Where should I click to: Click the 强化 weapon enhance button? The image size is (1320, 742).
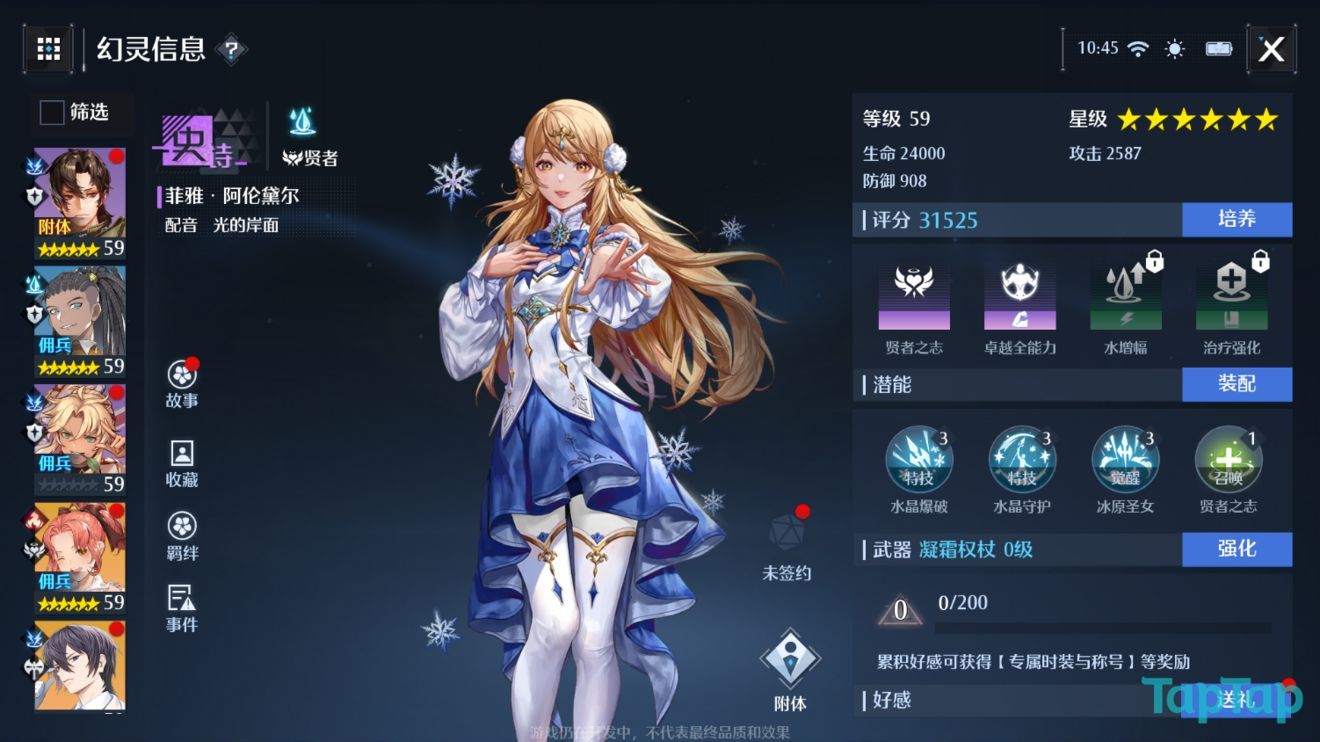[1238, 549]
